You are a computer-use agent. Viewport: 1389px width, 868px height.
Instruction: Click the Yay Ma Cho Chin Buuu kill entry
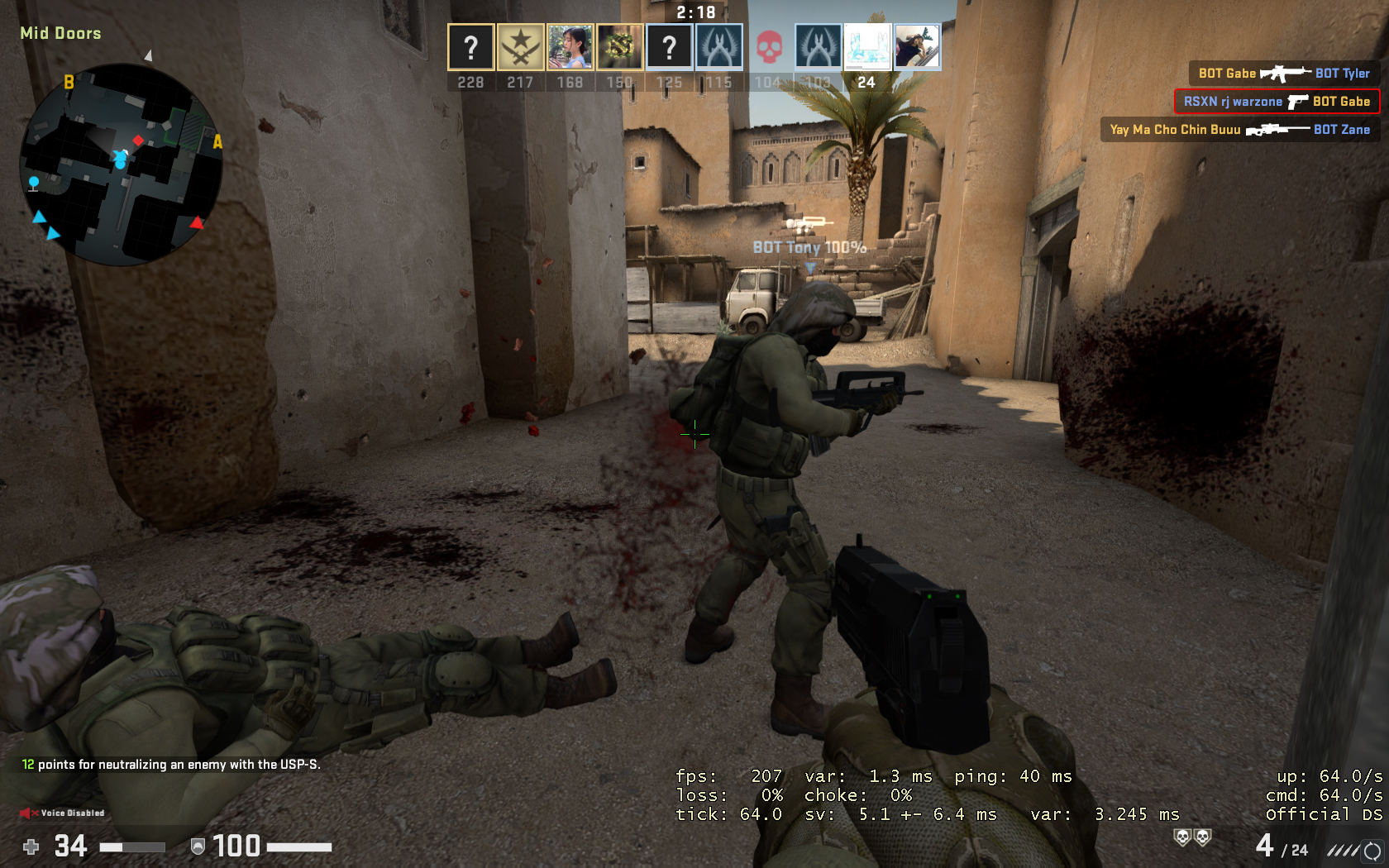(x=1239, y=130)
